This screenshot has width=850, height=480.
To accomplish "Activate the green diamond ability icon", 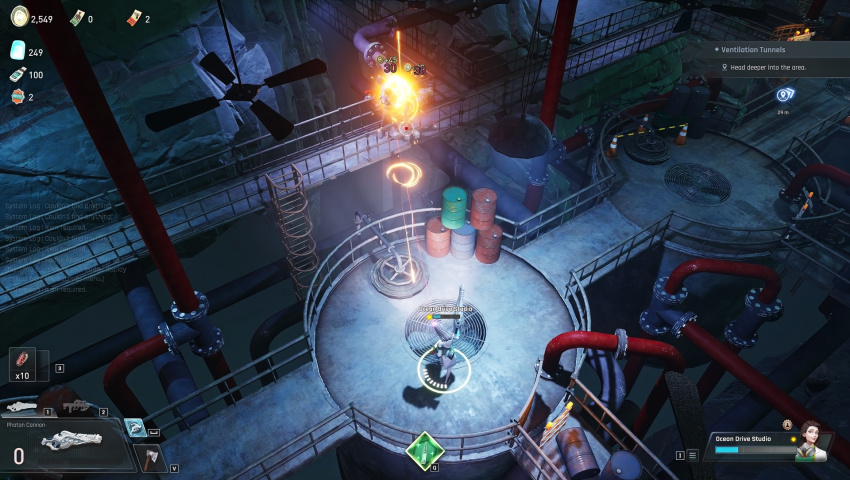I will tap(425, 450).
